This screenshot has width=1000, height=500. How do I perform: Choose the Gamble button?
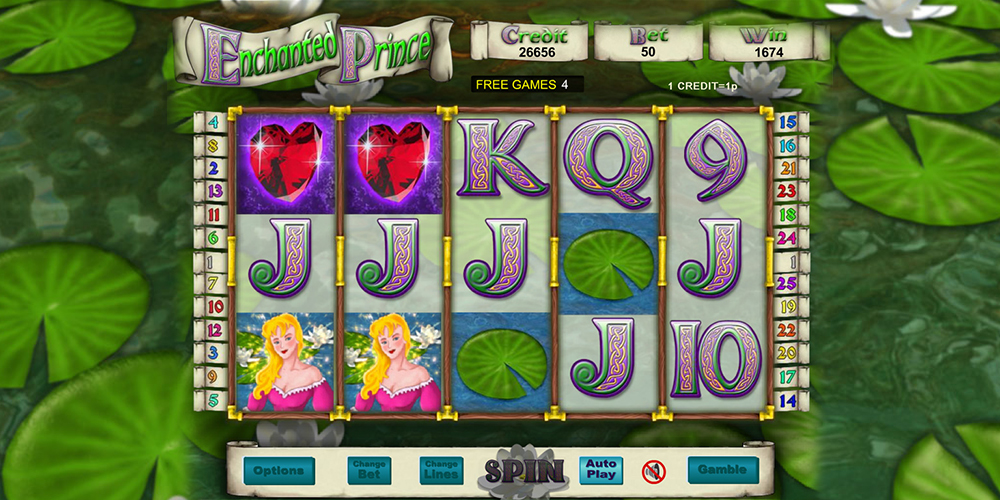(x=722, y=470)
